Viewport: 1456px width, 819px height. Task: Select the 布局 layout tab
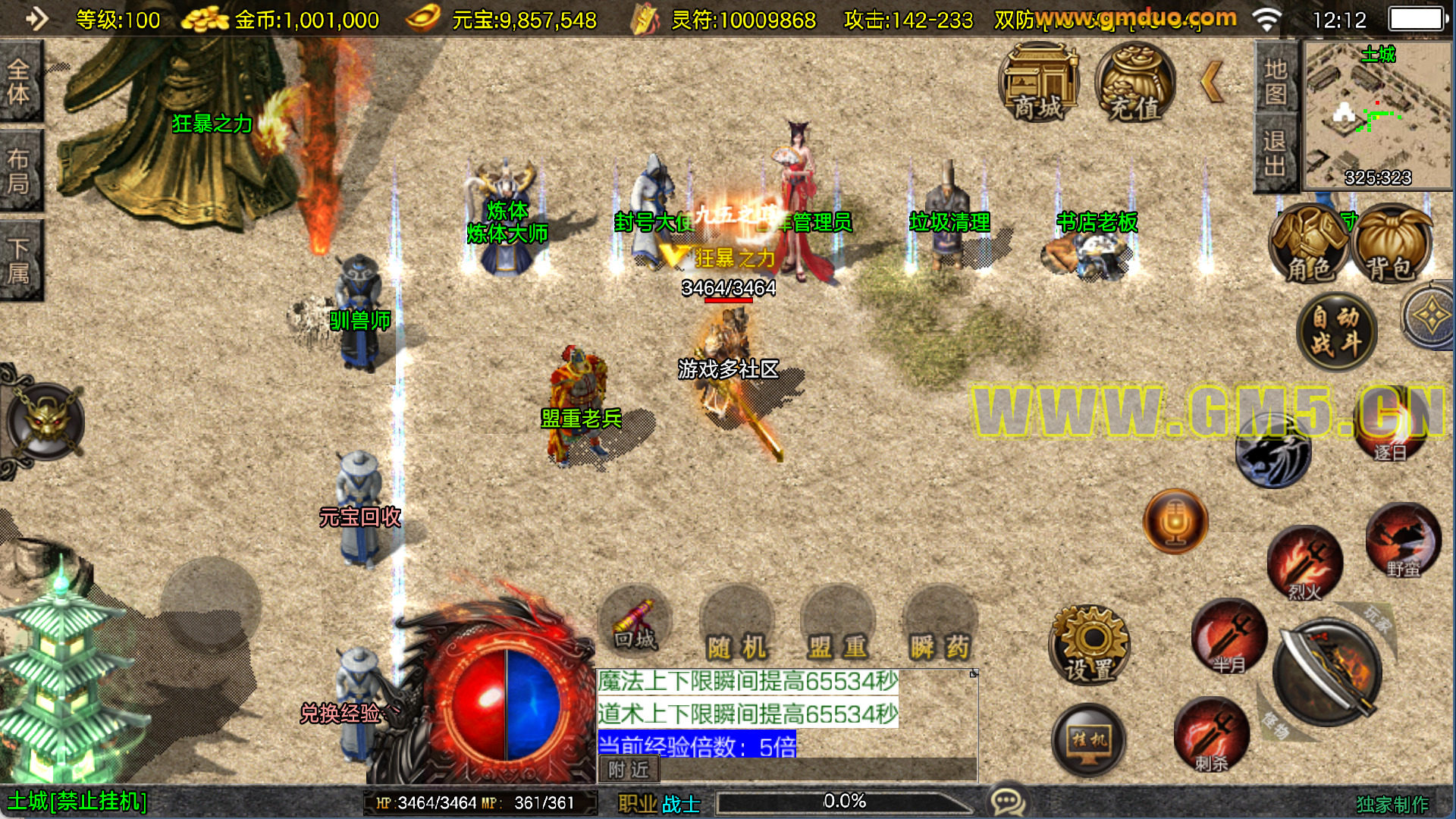click(20, 171)
